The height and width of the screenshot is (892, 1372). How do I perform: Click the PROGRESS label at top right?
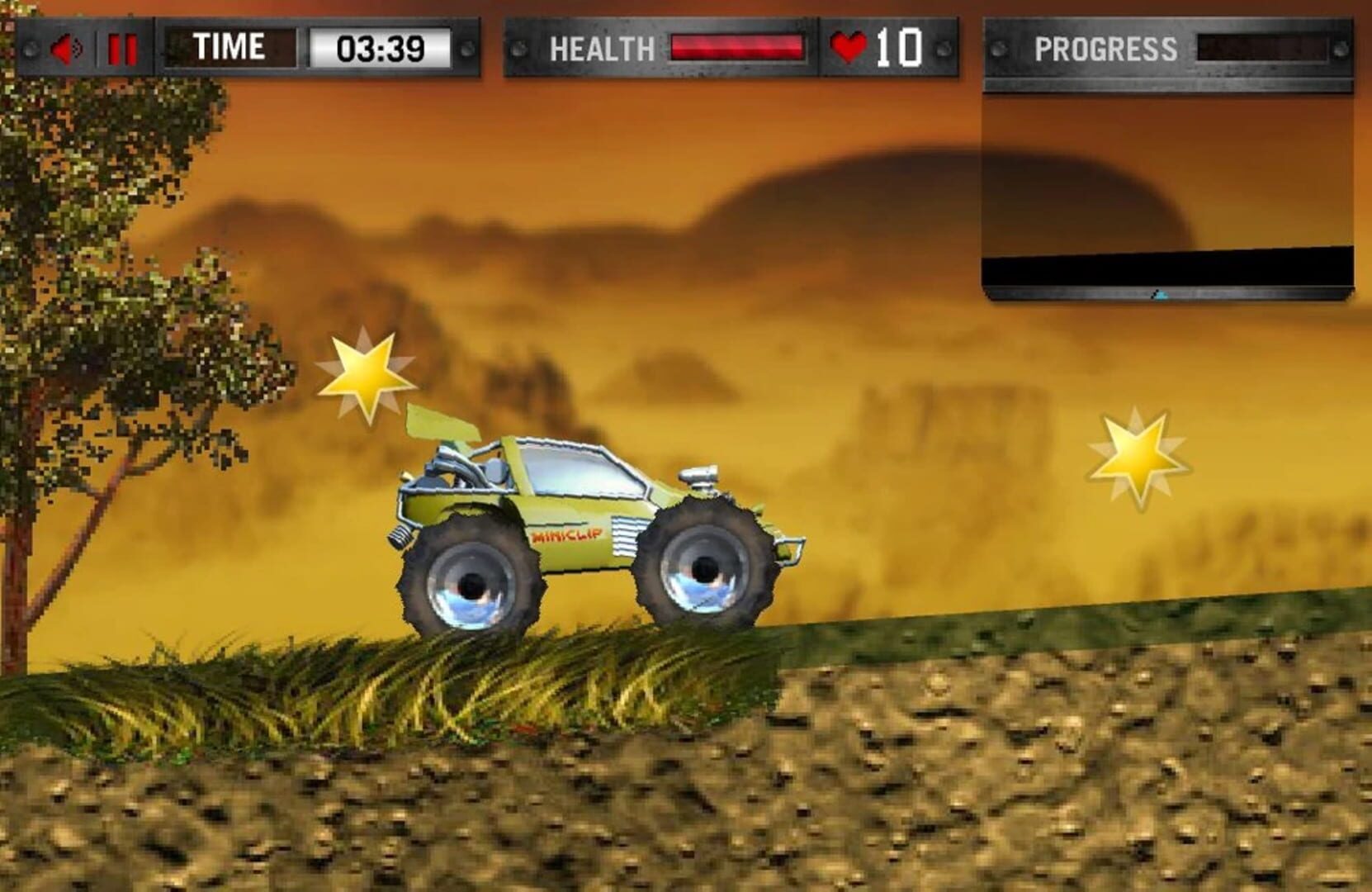click(x=1108, y=49)
